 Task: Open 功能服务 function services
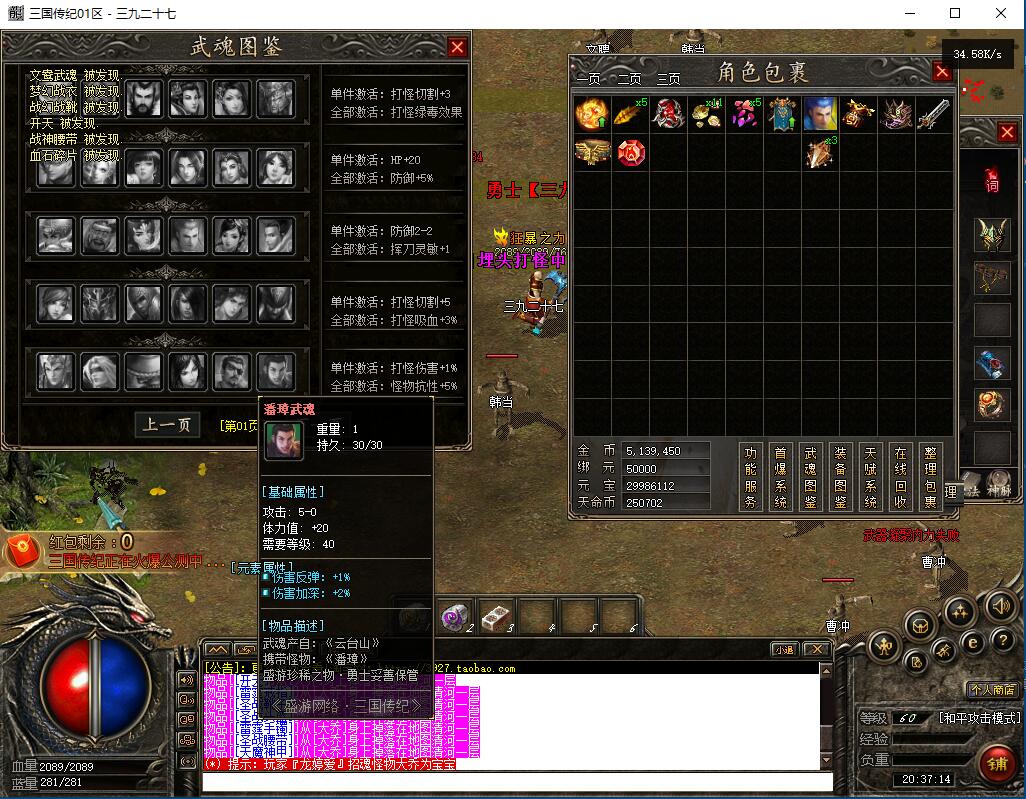(750, 477)
